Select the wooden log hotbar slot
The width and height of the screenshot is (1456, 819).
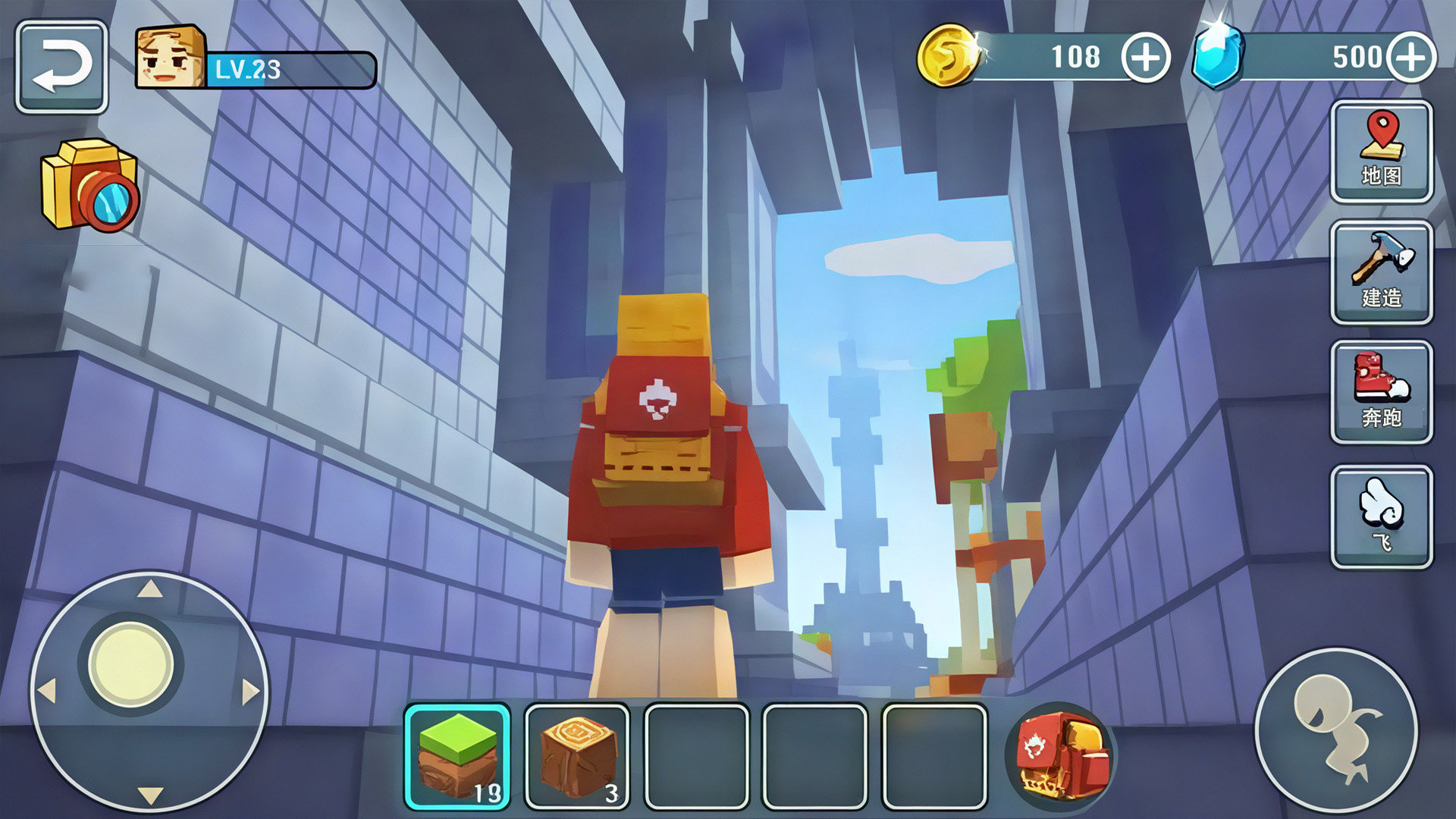click(x=577, y=756)
